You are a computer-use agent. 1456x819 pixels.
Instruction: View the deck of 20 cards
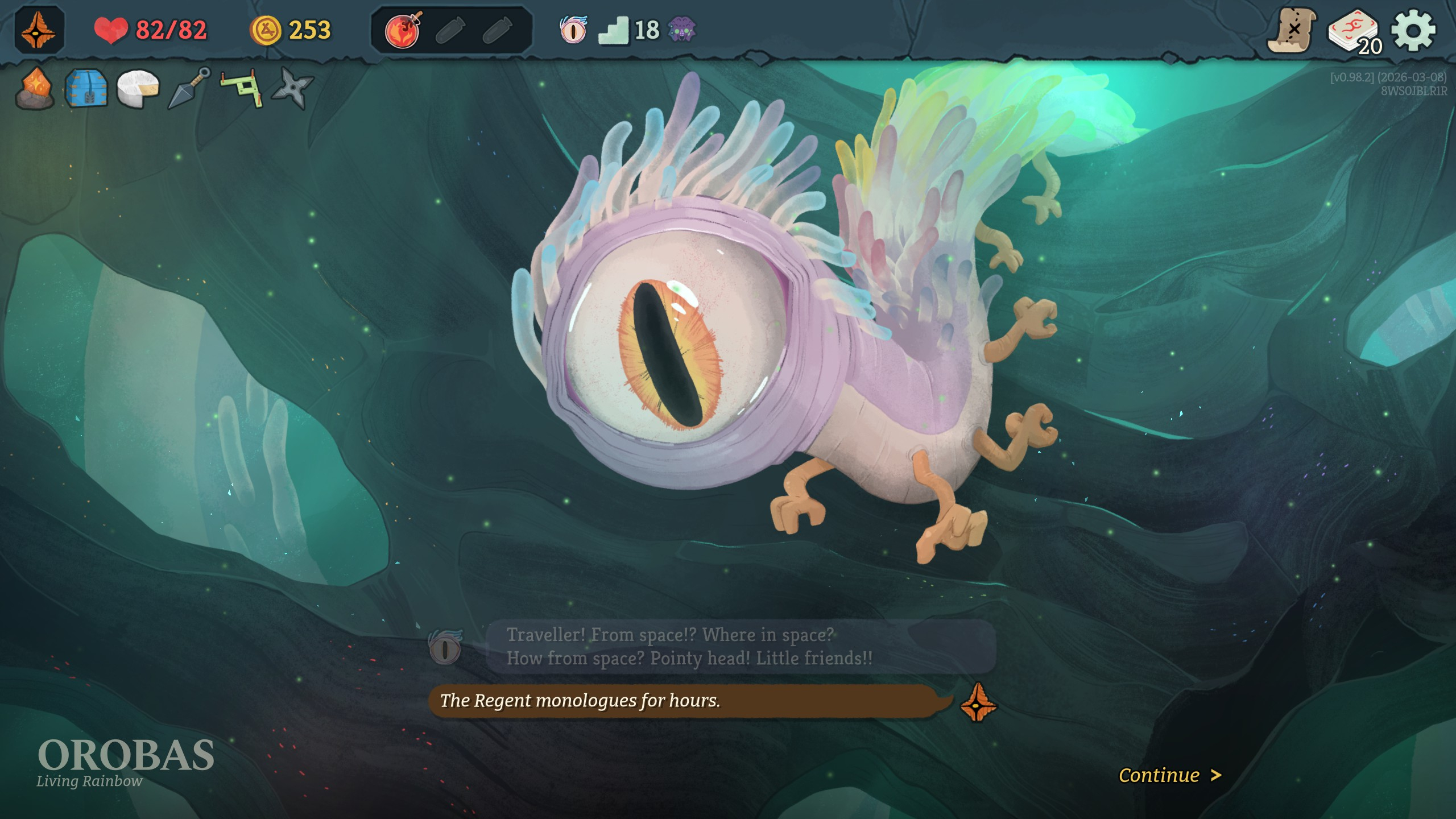point(1355,32)
